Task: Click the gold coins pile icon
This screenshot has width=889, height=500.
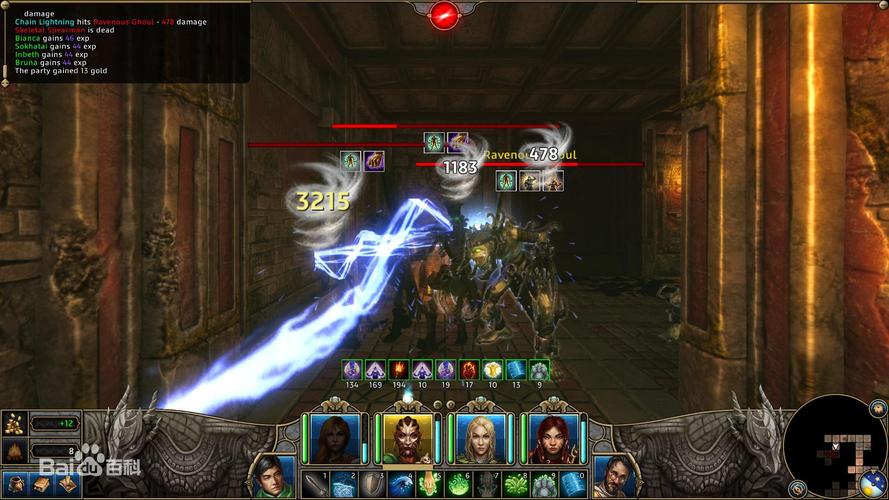Action: 14,423
